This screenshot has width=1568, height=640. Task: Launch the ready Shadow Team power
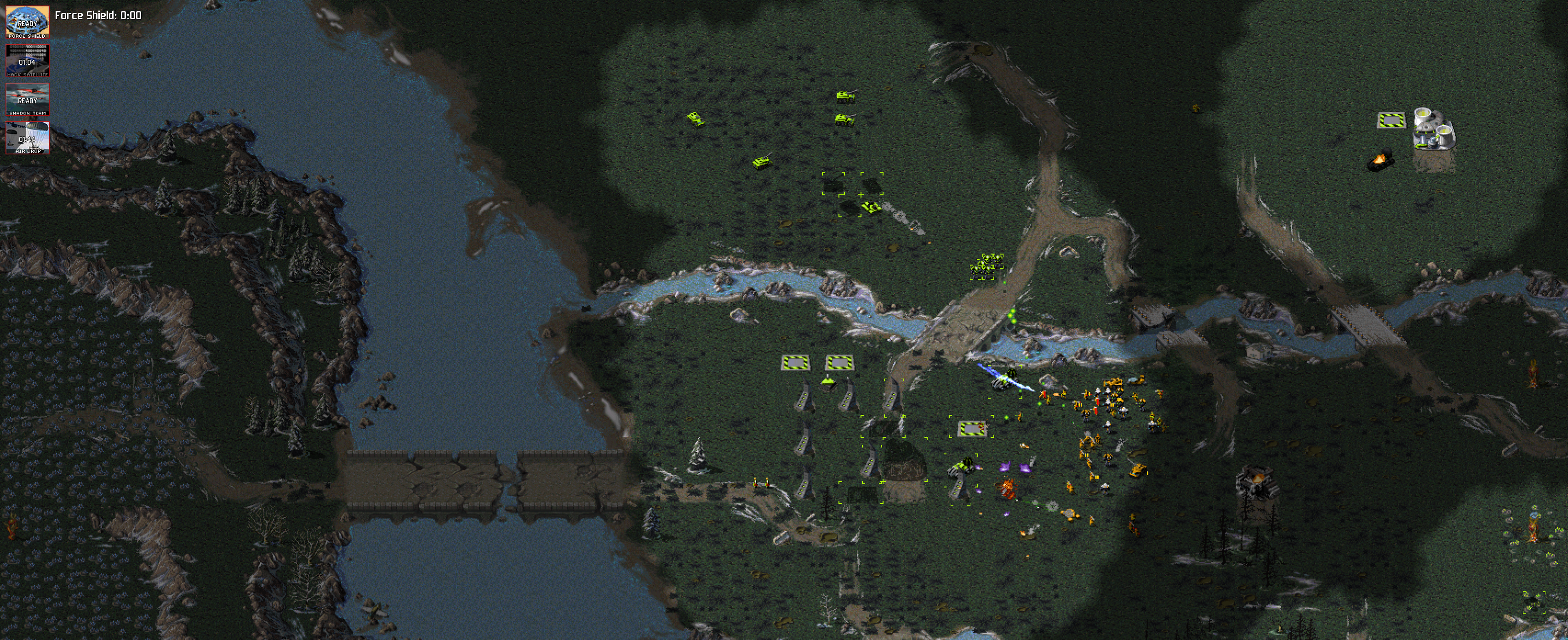[28, 99]
